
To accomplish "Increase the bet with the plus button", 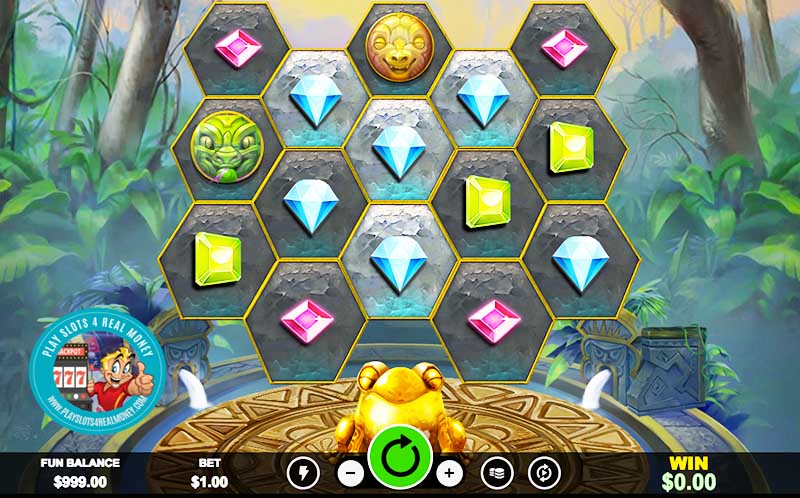I will tap(450, 472).
